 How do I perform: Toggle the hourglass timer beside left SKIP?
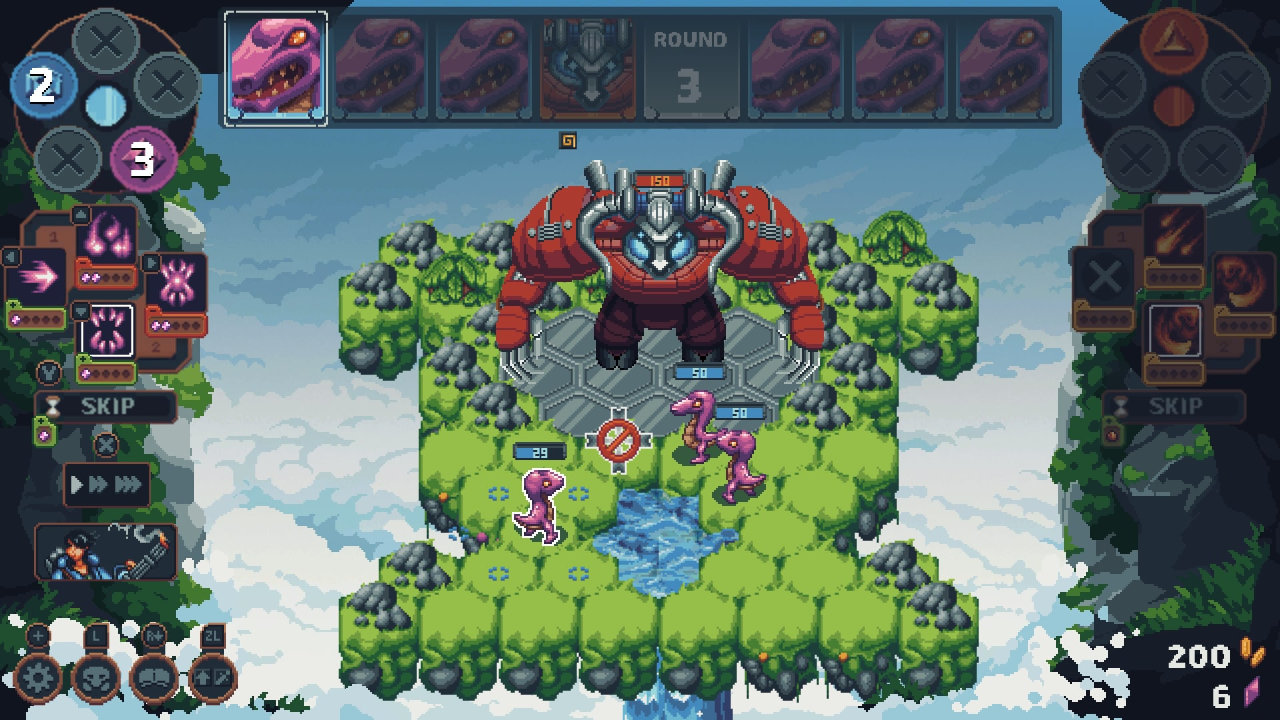click(x=53, y=405)
